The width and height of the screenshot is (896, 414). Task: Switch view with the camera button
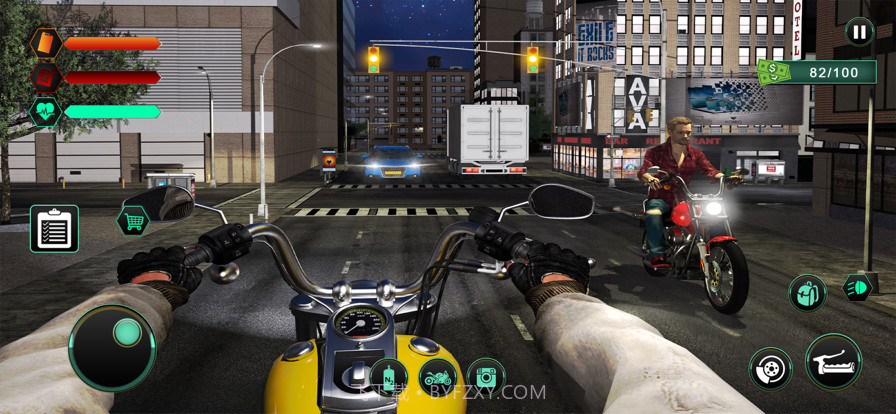click(x=486, y=377)
